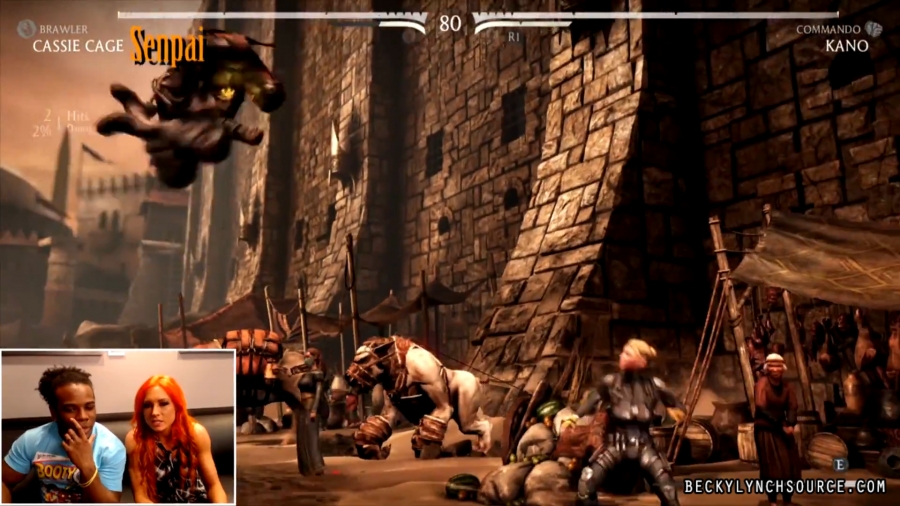Open the BECKYLYNCHSOURCE.COM watermark link
The height and width of the screenshot is (506, 900).
[784, 487]
